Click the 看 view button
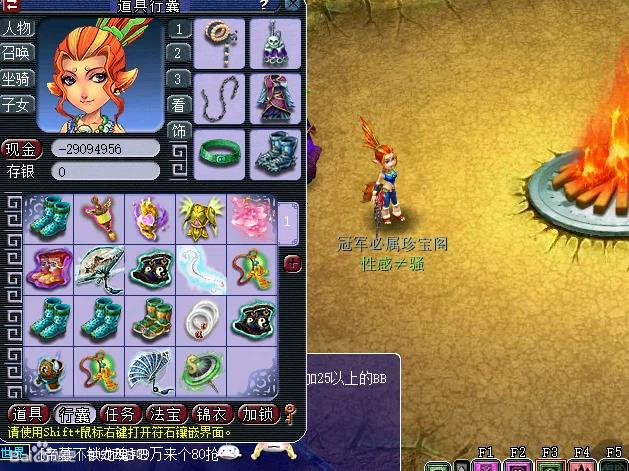Screen dimensions: 629x471 click(x=178, y=104)
